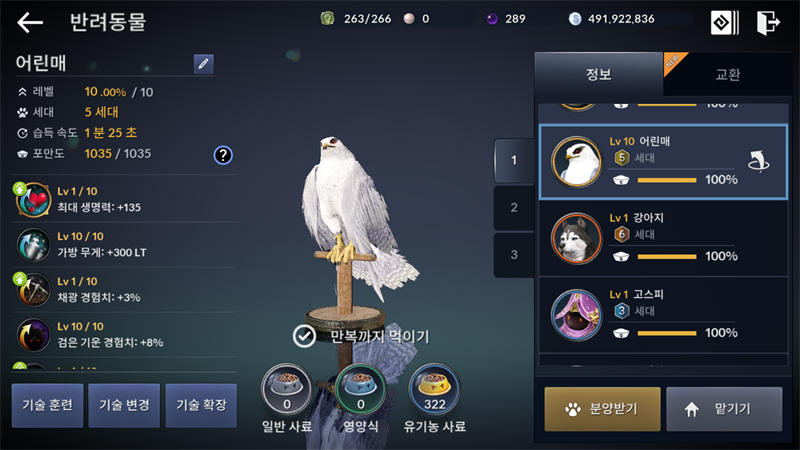Click the 맡기기 button

724,408
